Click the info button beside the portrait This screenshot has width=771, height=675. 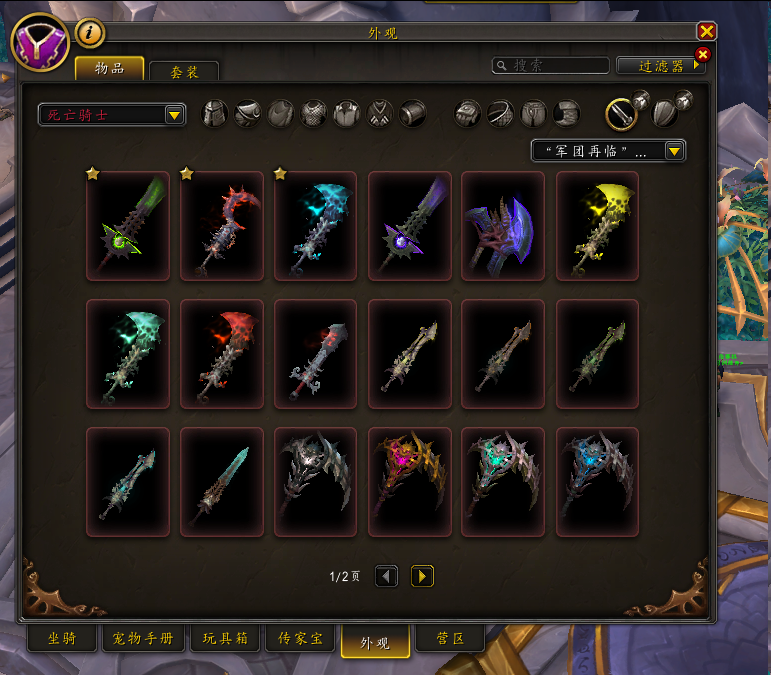90,33
